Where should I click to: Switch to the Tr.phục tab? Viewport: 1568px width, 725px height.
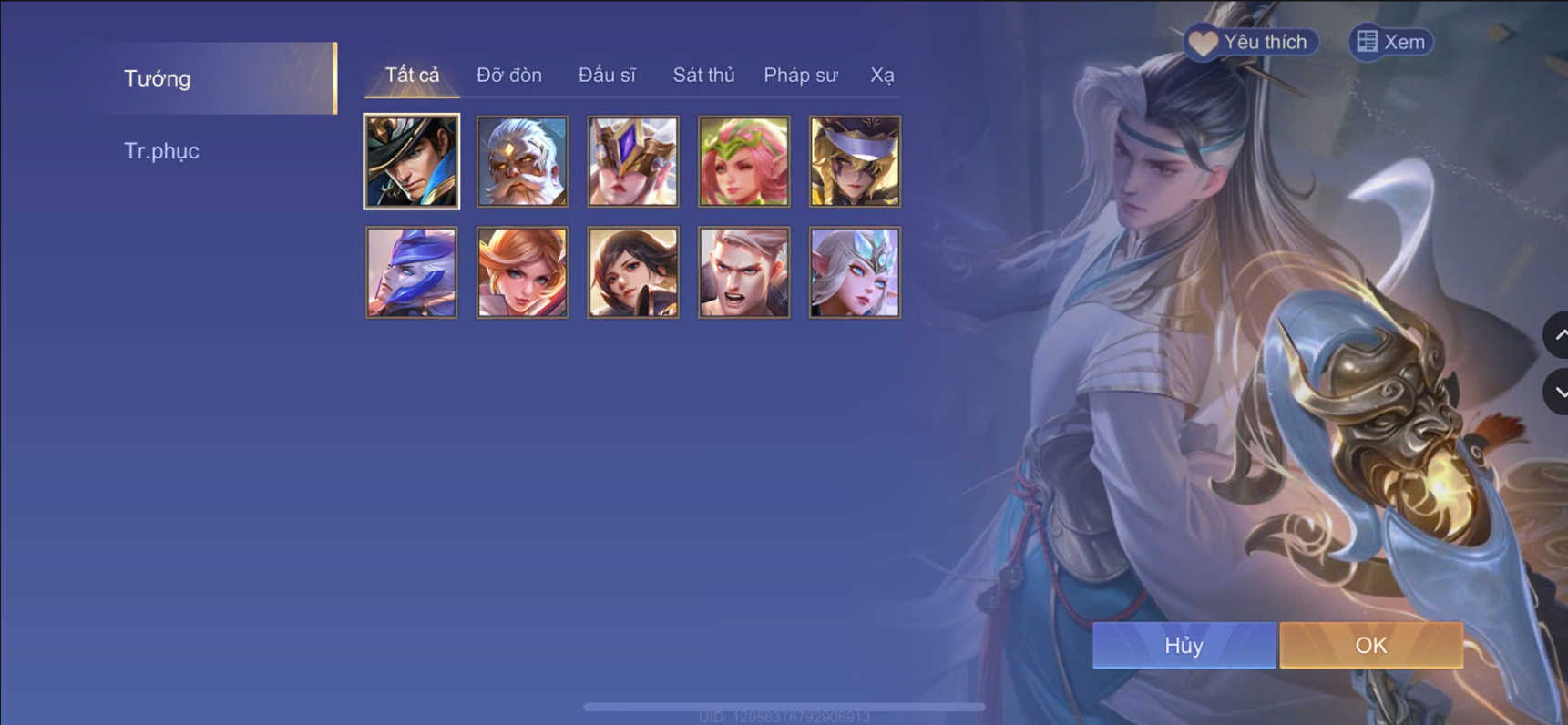point(162,150)
